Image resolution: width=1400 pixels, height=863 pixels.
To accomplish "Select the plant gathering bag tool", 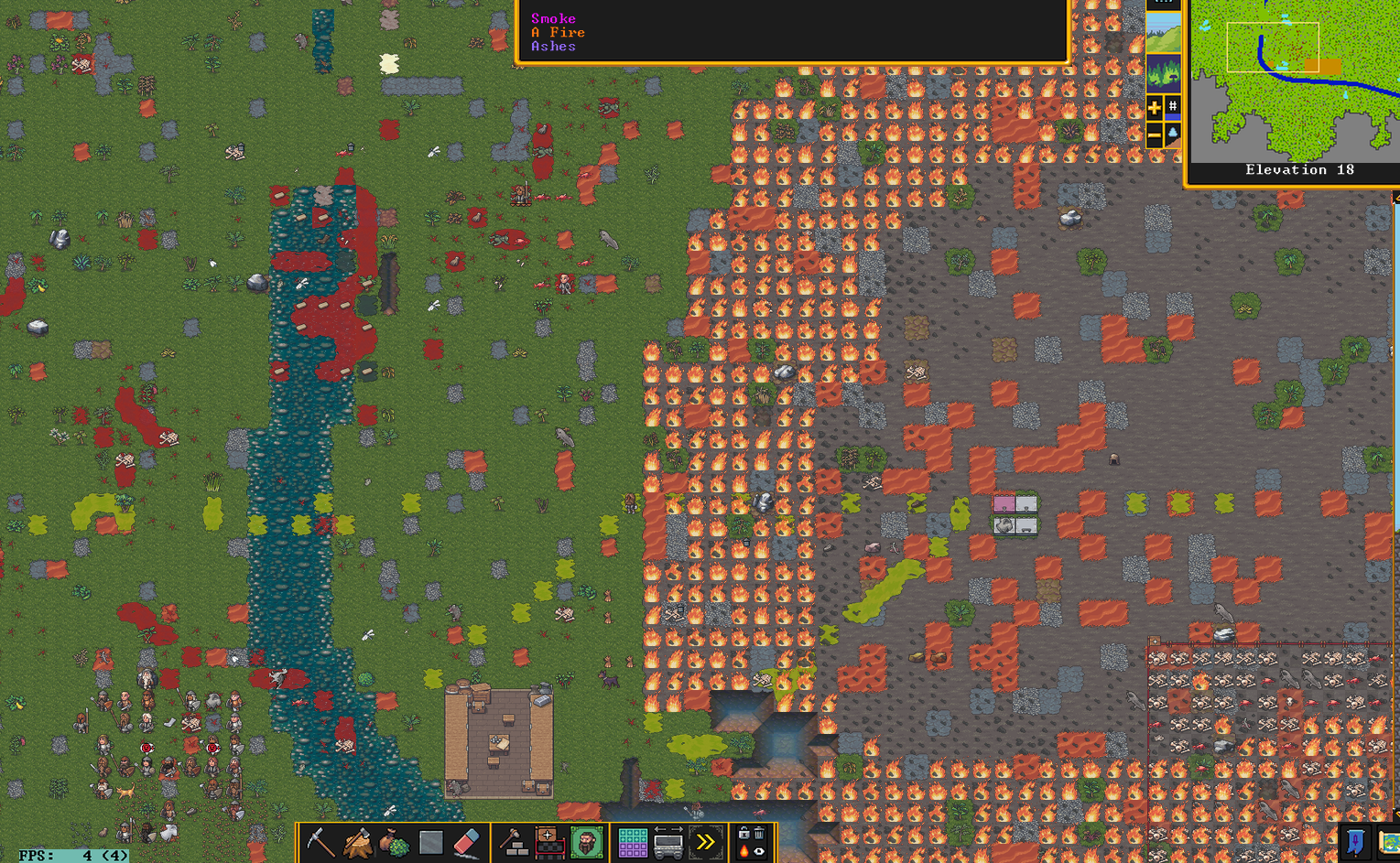I will (x=394, y=842).
